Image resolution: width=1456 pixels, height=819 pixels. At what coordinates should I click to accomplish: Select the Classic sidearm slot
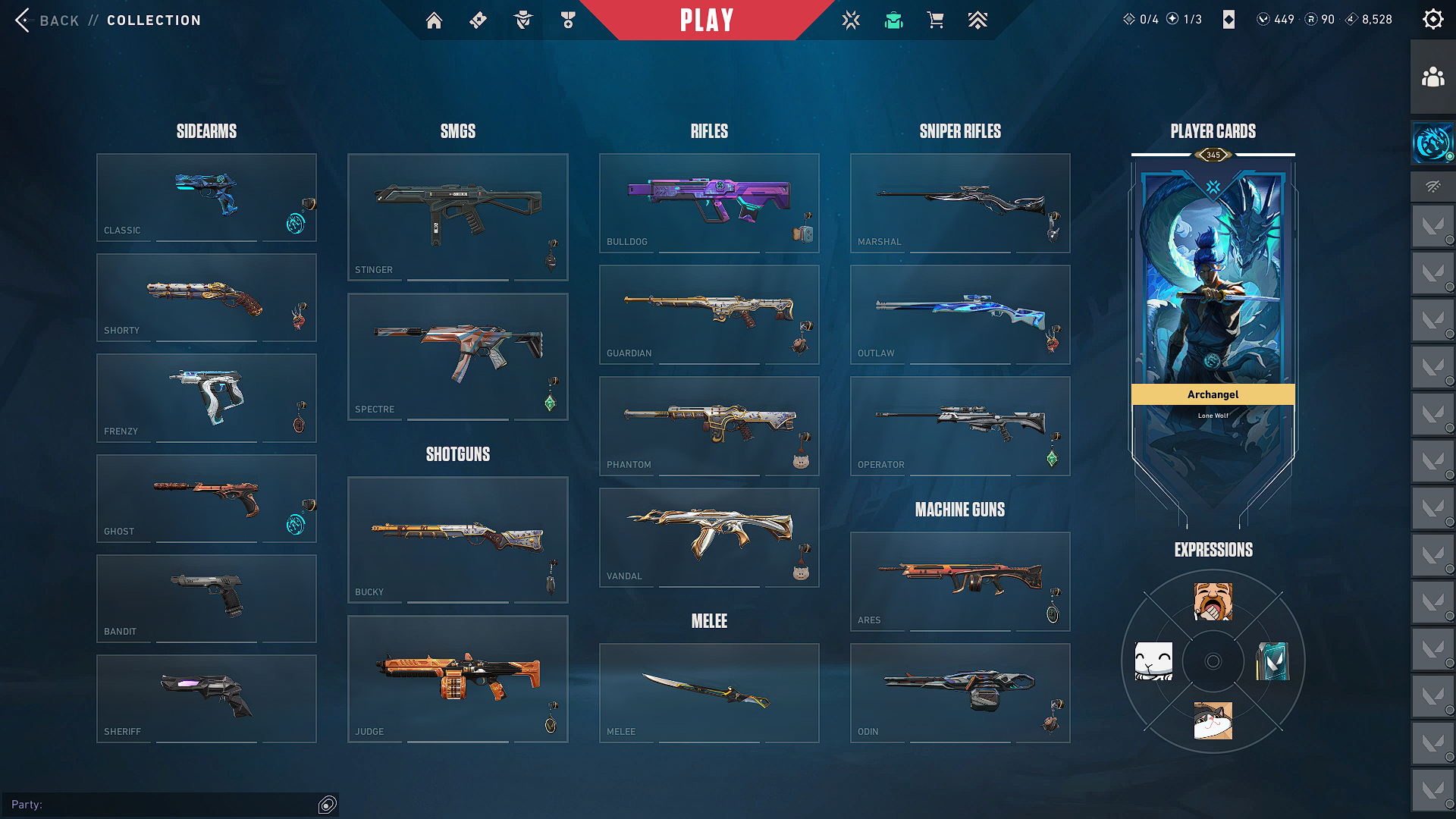(x=206, y=197)
